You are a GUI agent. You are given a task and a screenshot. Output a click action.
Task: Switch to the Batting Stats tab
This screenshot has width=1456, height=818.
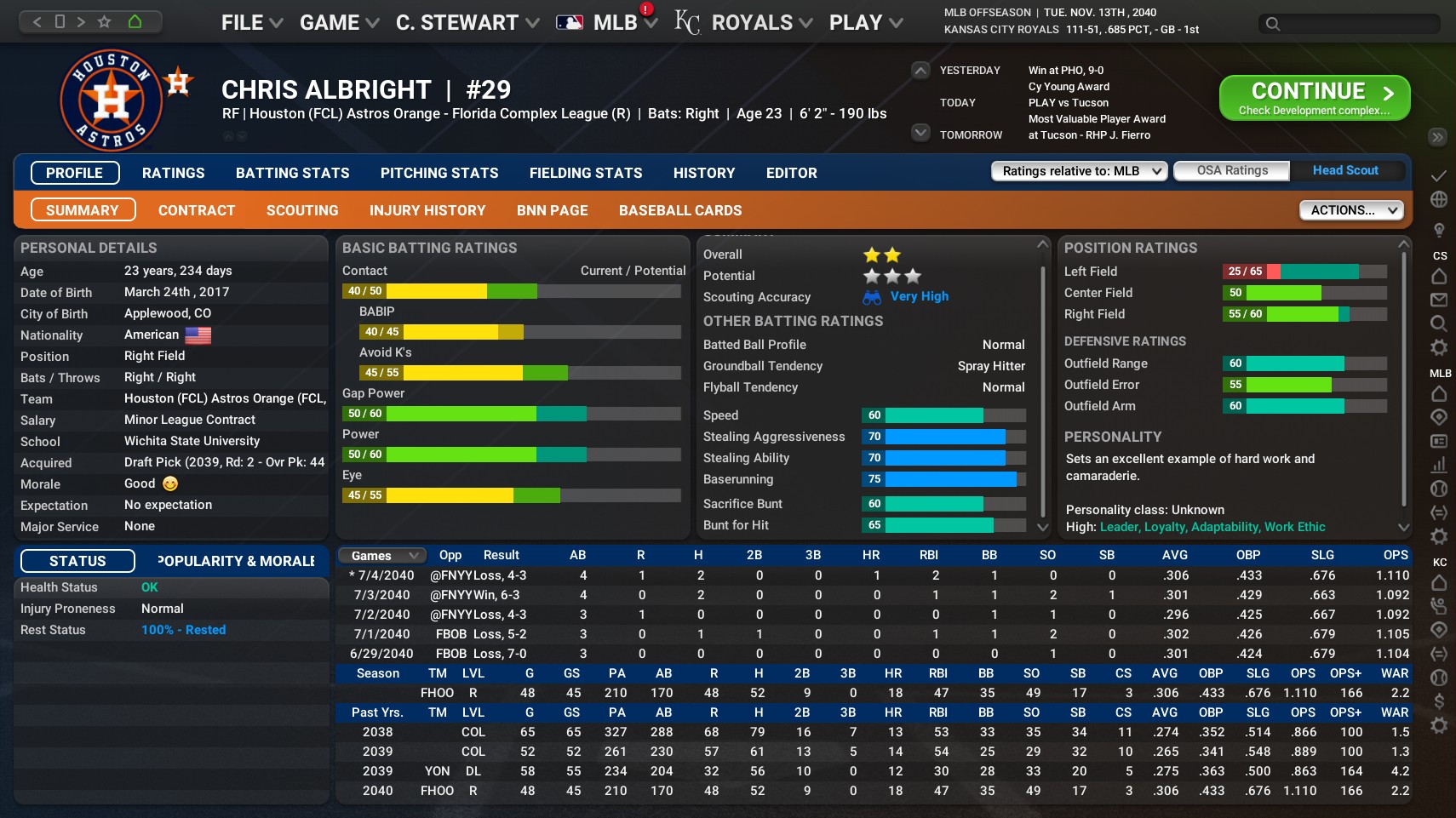[292, 173]
